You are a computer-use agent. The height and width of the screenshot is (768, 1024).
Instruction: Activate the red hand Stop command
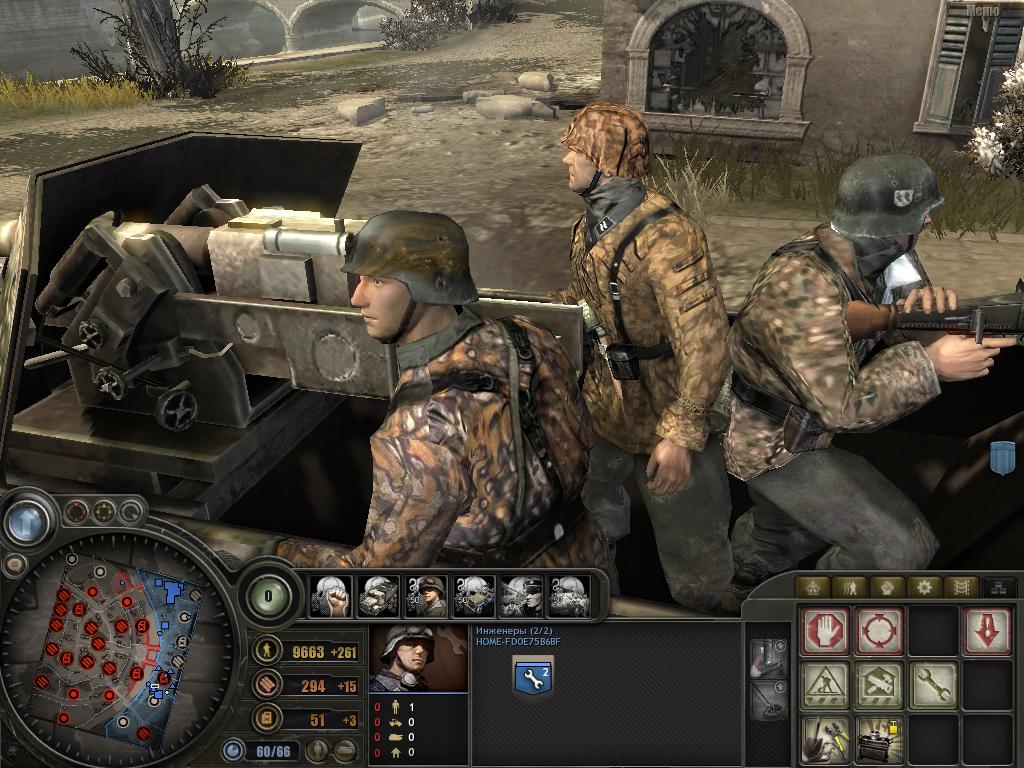coord(825,632)
